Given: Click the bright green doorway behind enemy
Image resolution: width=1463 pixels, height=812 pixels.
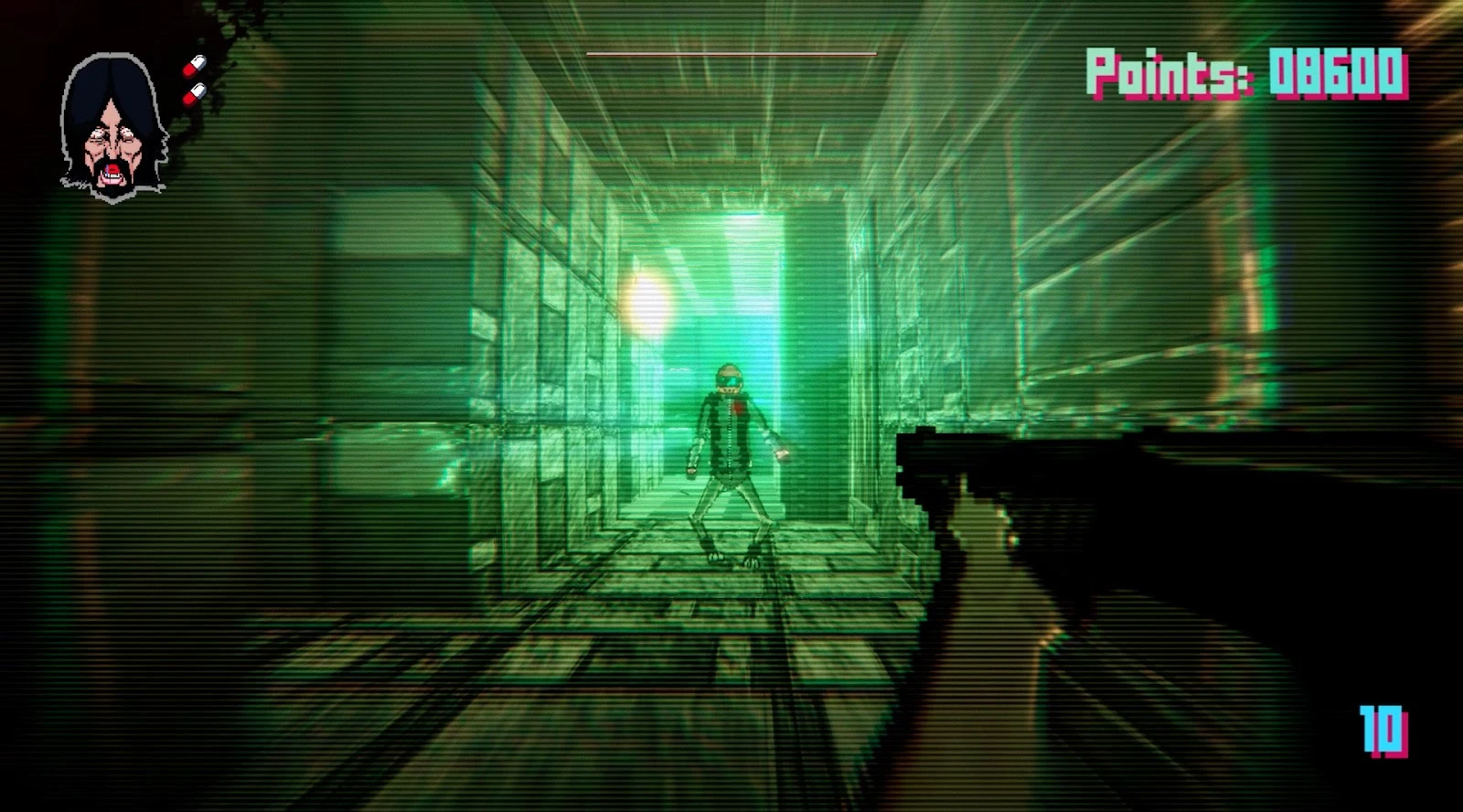Looking at the screenshot, I should pyautogui.click(x=750, y=274).
